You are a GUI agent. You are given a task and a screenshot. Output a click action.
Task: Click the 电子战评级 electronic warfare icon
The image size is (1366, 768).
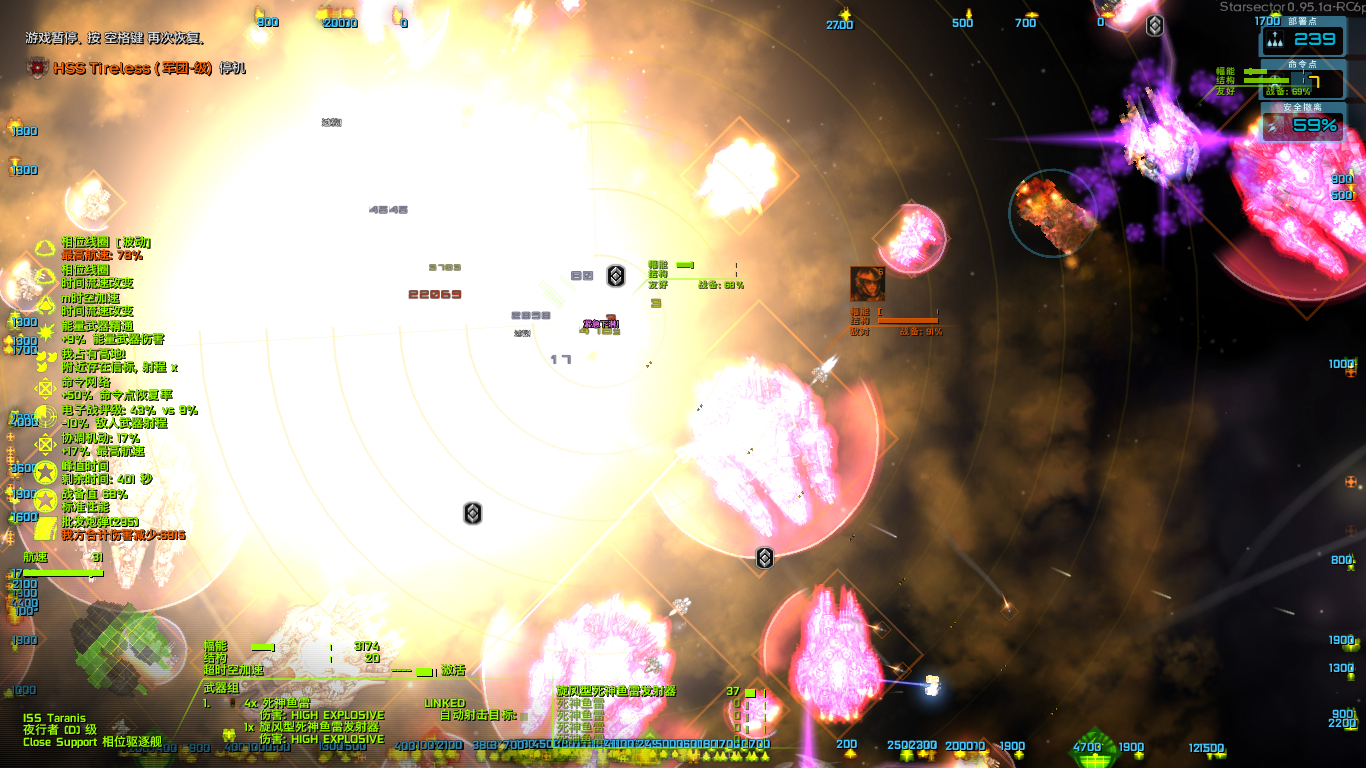tap(44, 417)
